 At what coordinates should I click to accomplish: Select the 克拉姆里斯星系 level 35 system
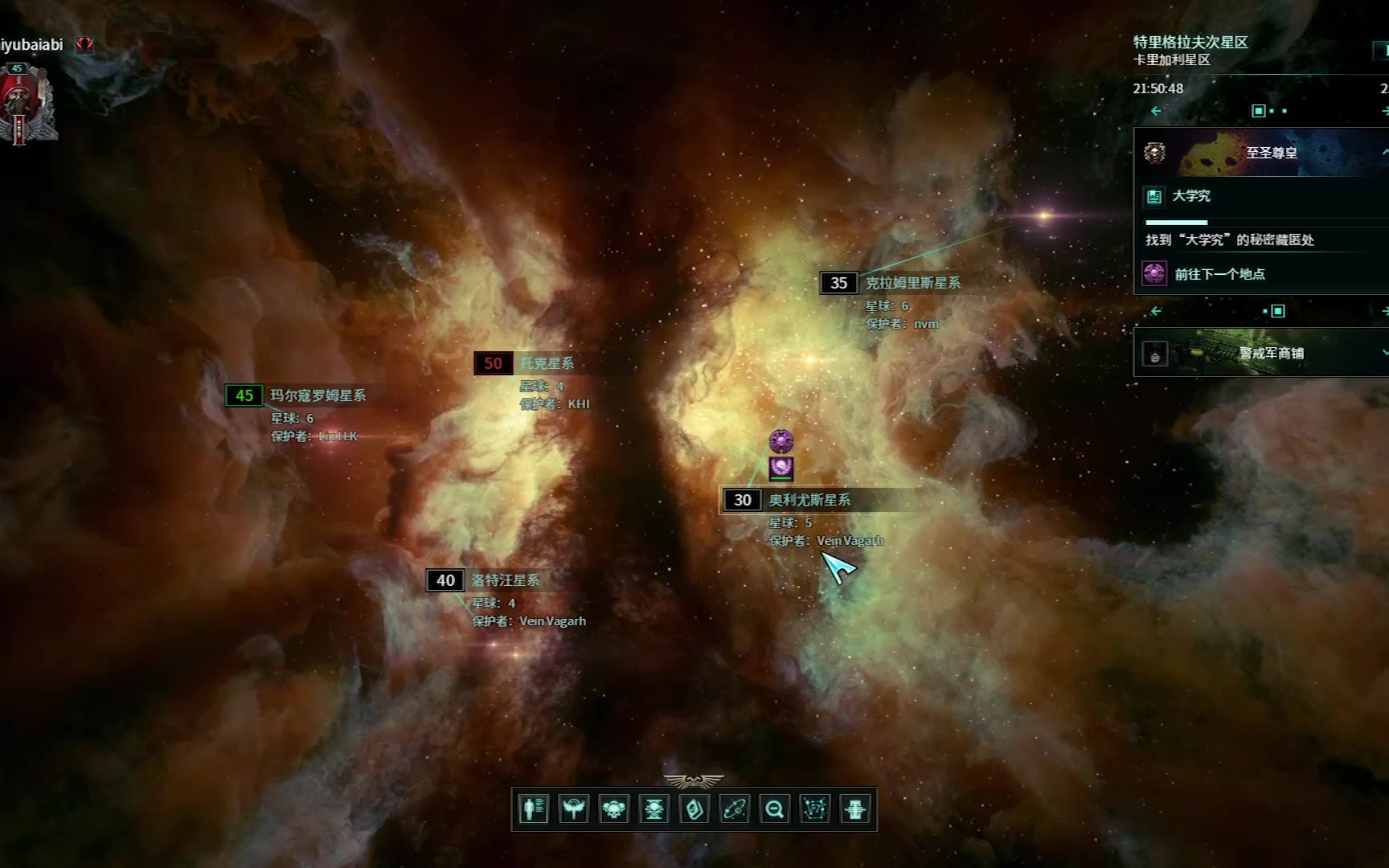[x=912, y=283]
